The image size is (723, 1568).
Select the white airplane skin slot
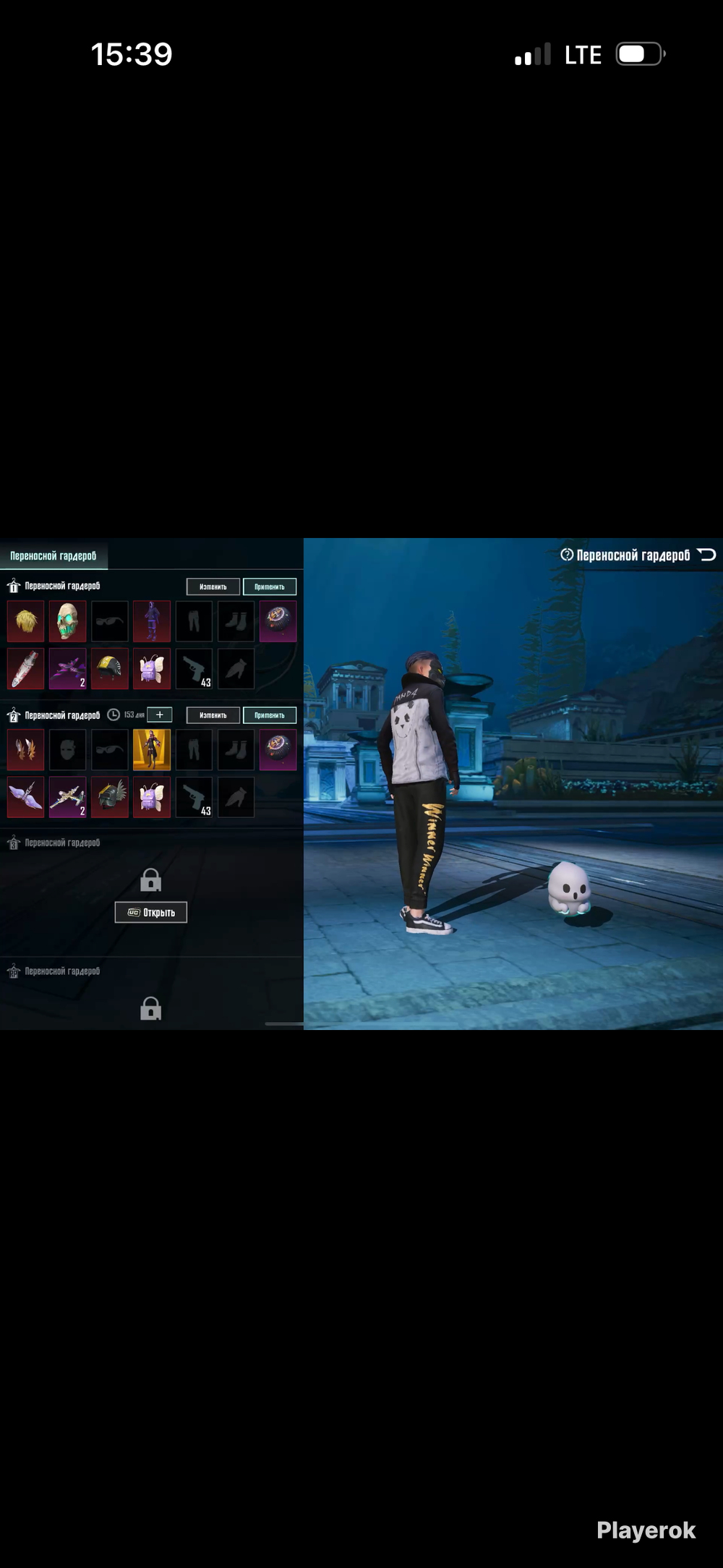coord(67,797)
